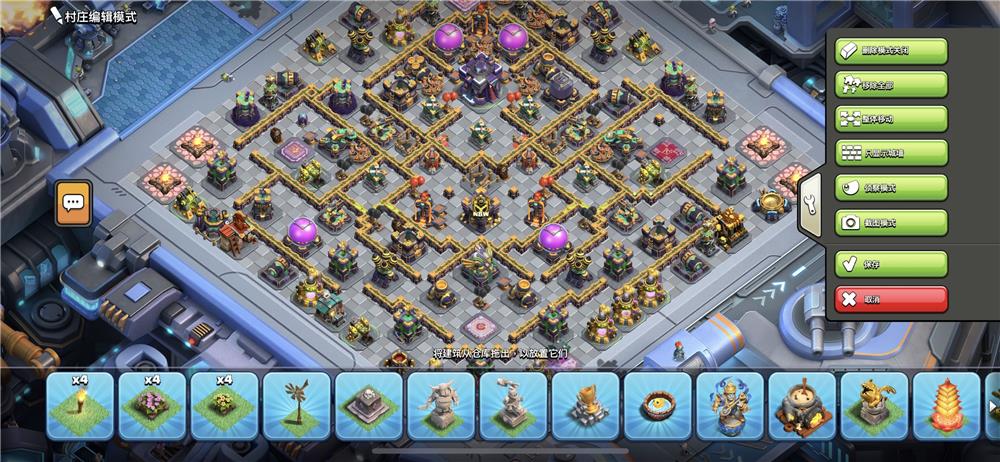Pick the pink flower bed slot
Image resolution: width=1000 pixels, height=462 pixels.
pos(152,407)
